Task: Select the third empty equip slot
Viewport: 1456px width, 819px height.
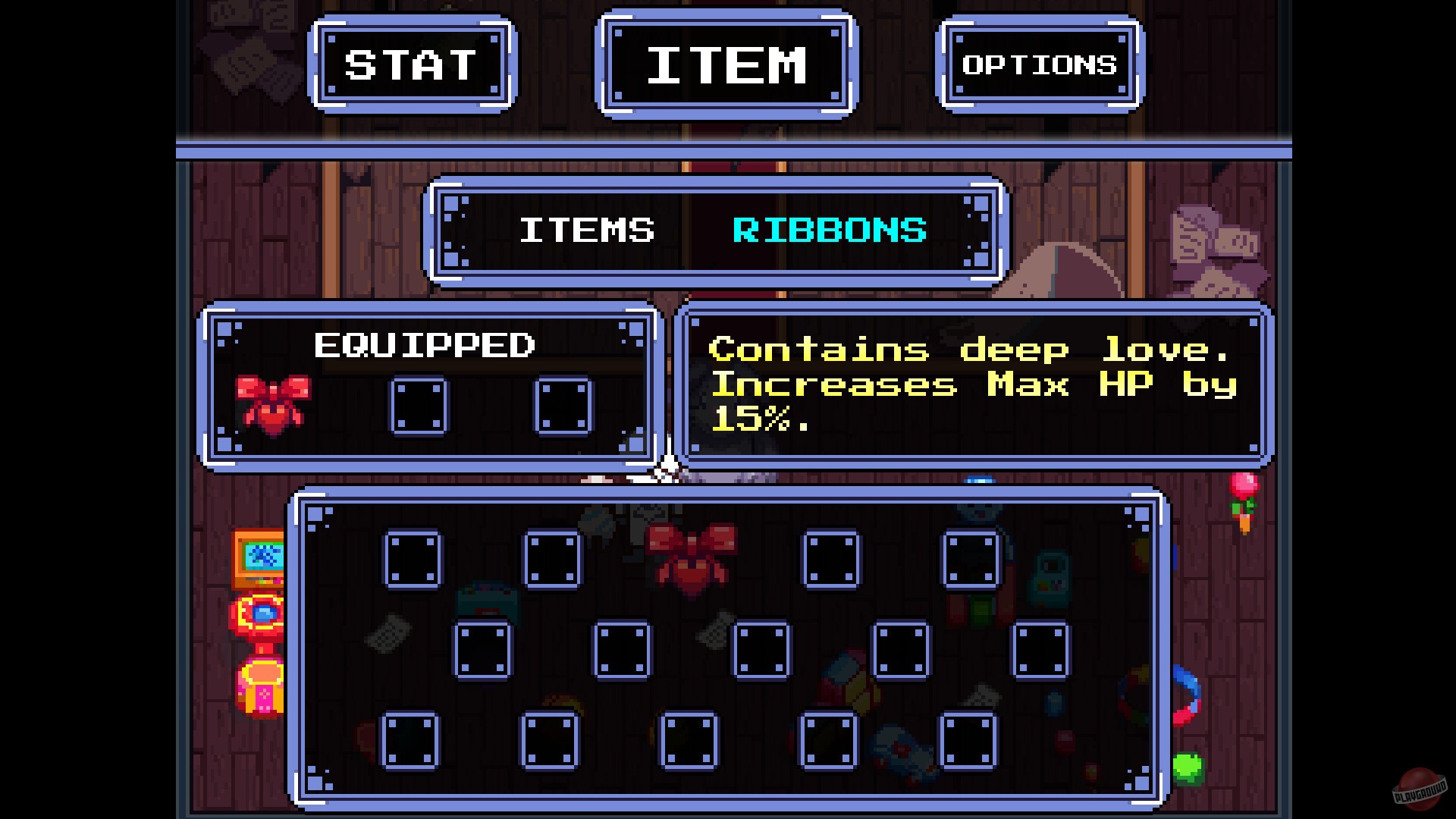Action: pyautogui.click(x=561, y=406)
